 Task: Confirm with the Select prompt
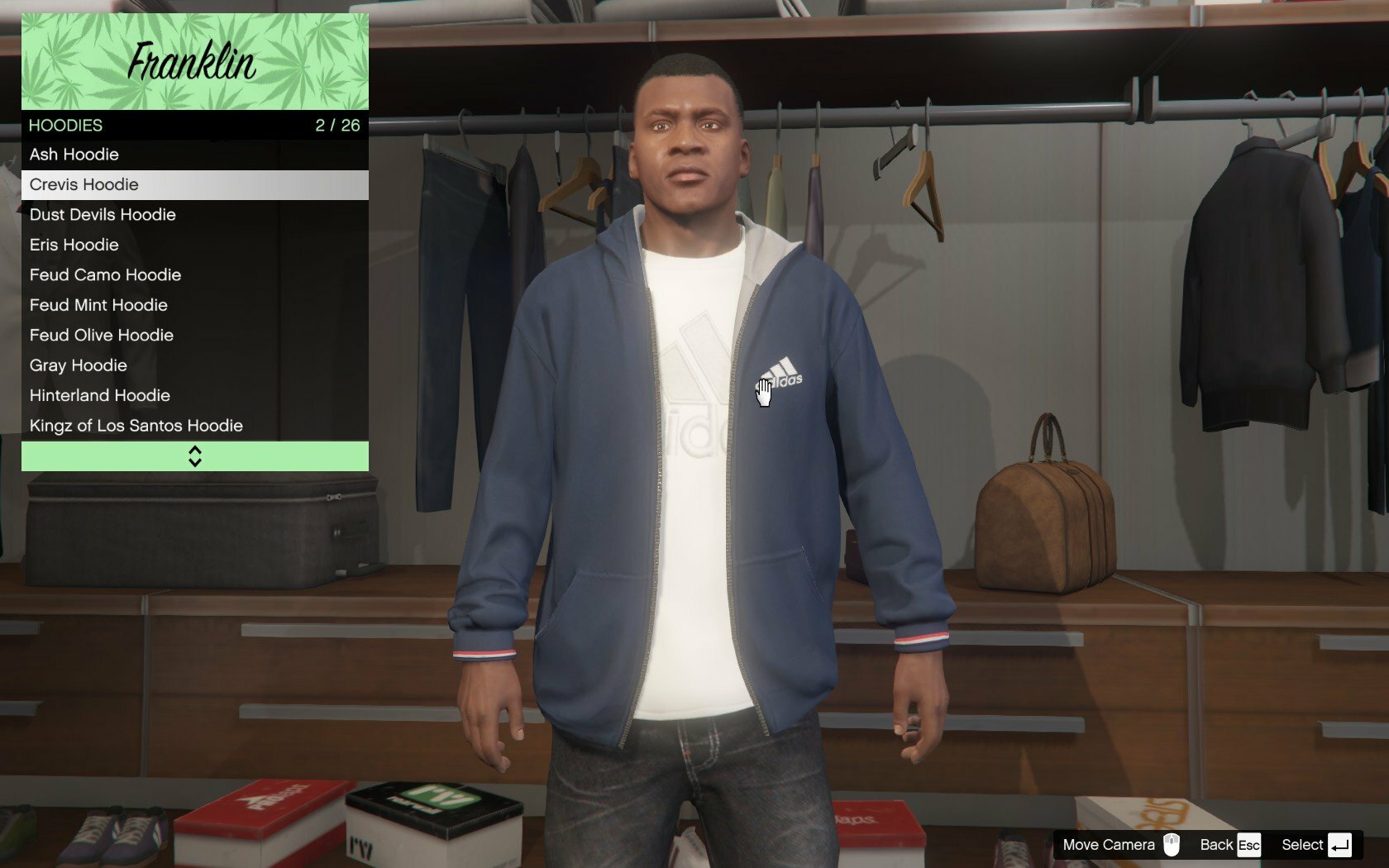point(1316,845)
